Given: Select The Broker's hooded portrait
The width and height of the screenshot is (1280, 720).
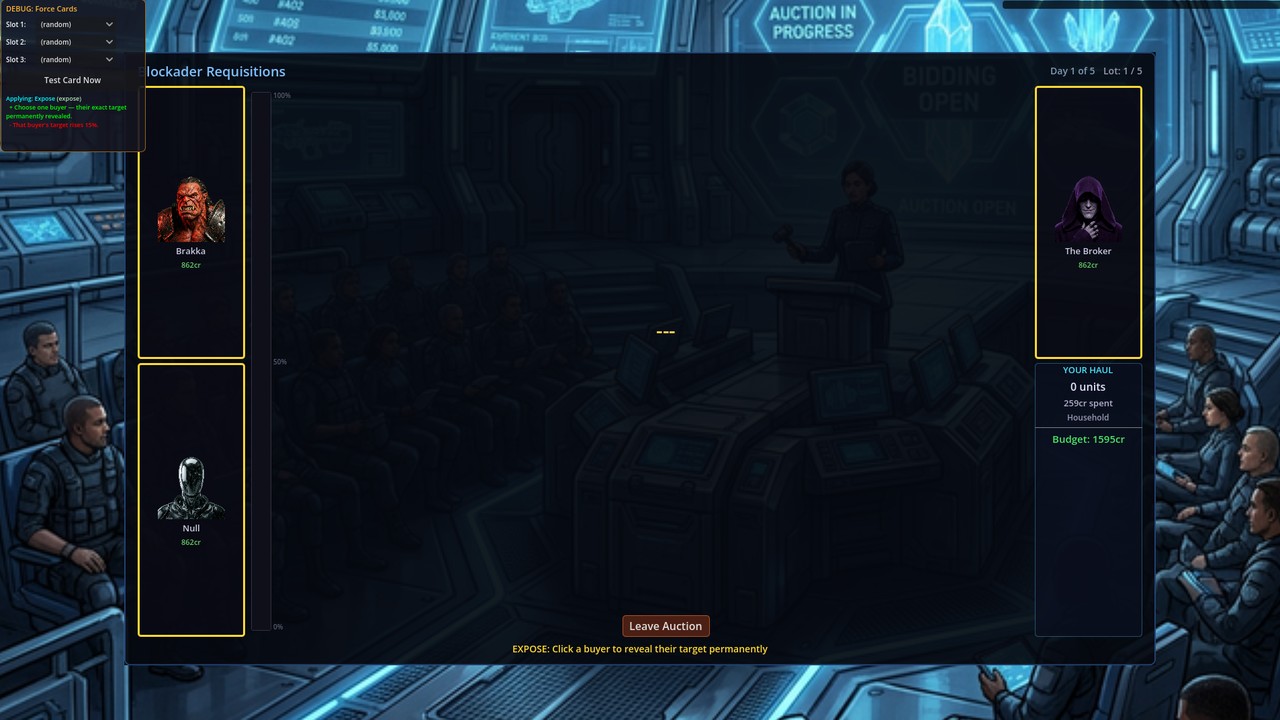Looking at the screenshot, I should pos(1087,210).
